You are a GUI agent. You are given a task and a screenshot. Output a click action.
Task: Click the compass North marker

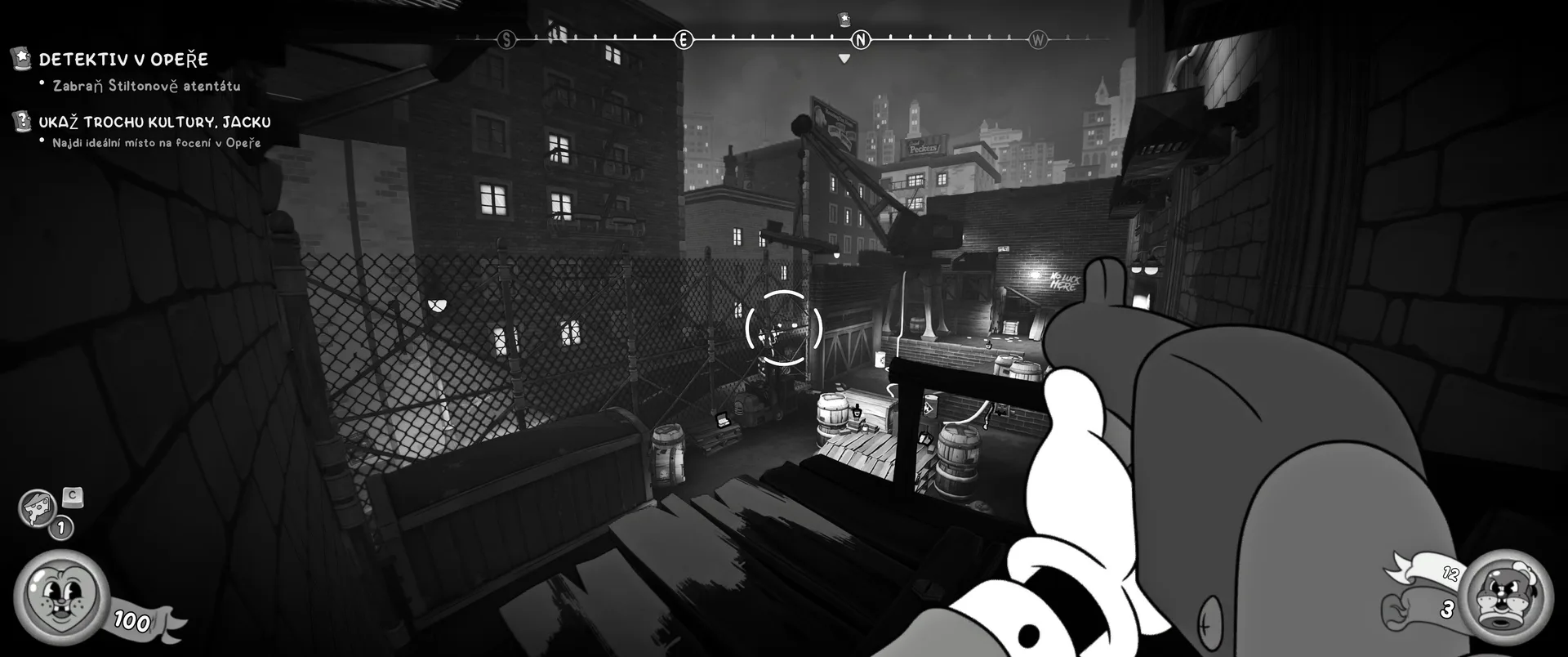click(861, 39)
